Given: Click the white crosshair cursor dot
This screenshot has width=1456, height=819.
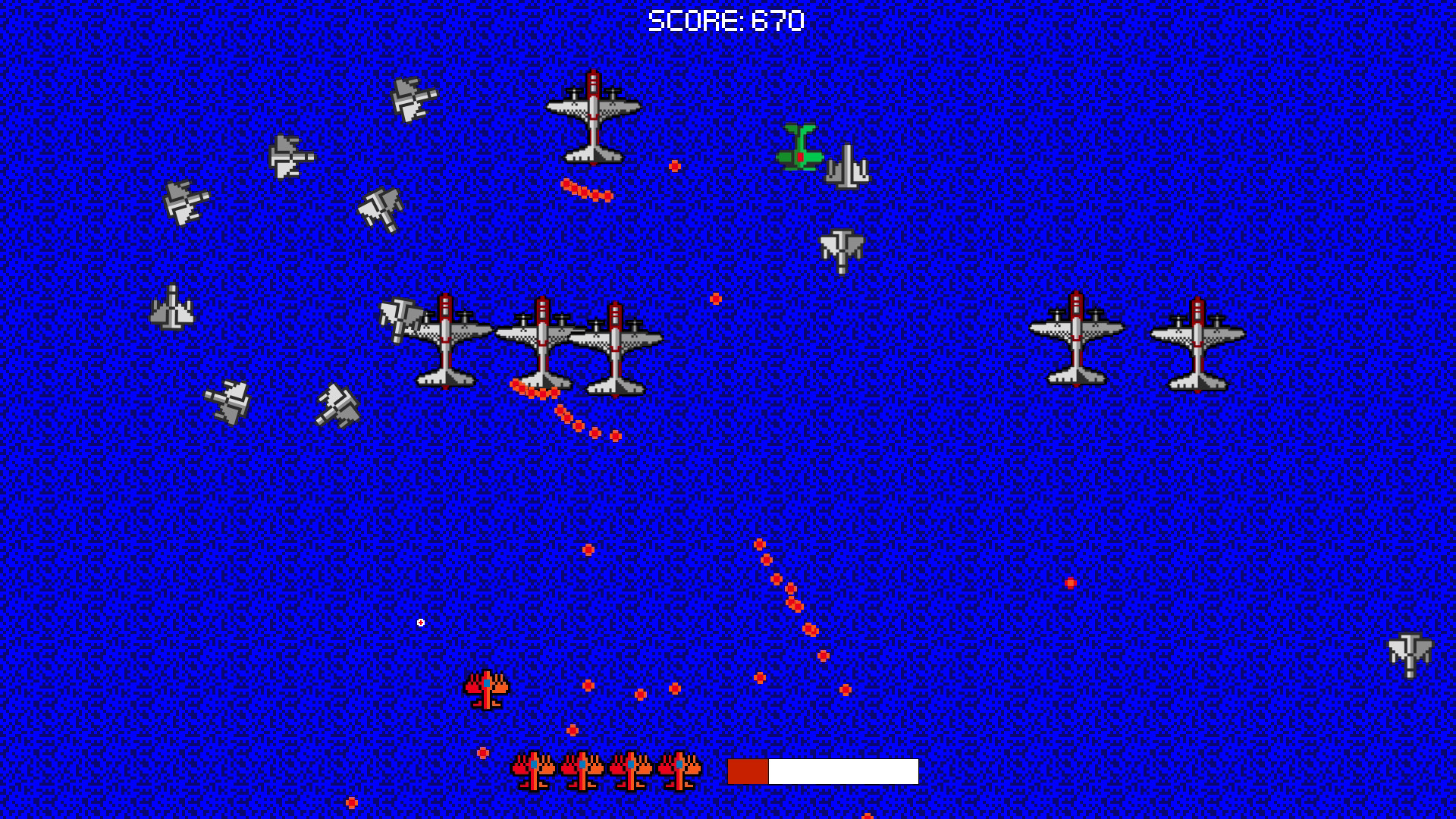Looking at the screenshot, I should [x=420, y=621].
